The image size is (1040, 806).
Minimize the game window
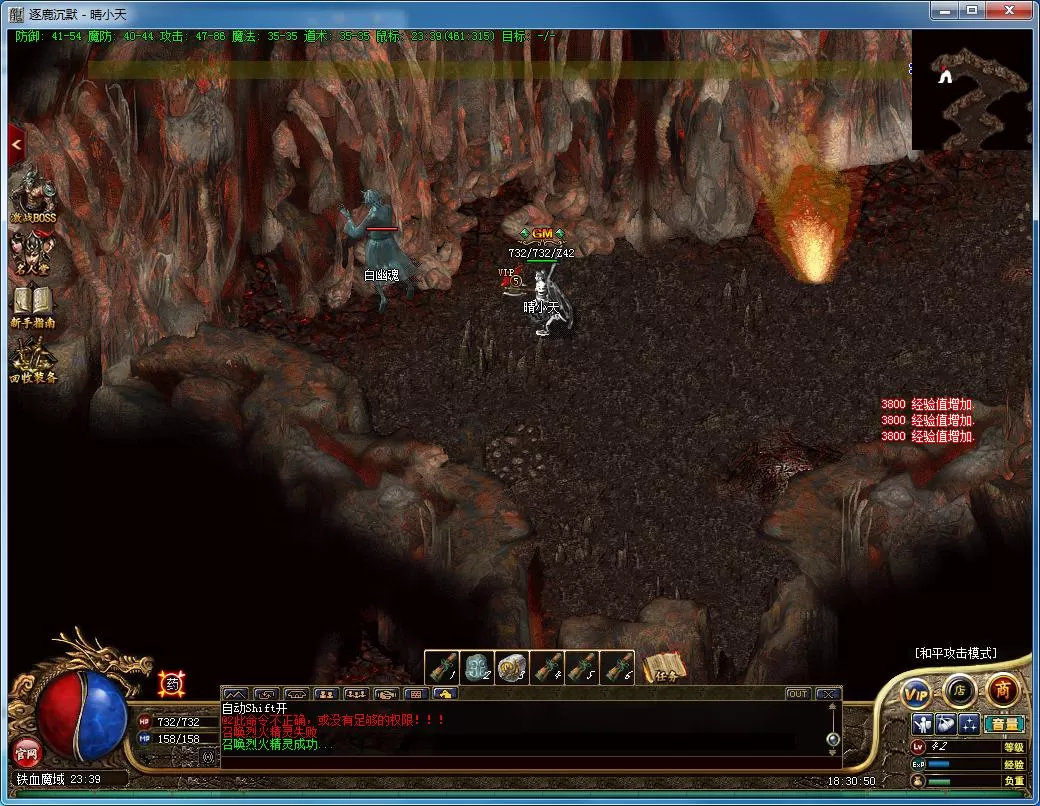click(943, 10)
